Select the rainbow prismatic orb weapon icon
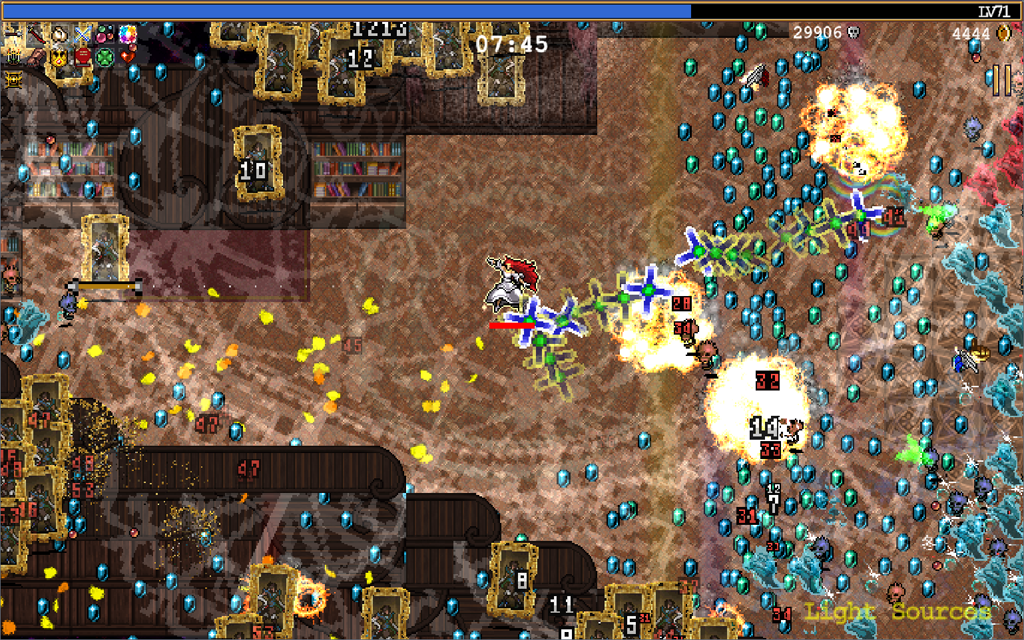The width and height of the screenshot is (1024, 640). click(x=128, y=35)
